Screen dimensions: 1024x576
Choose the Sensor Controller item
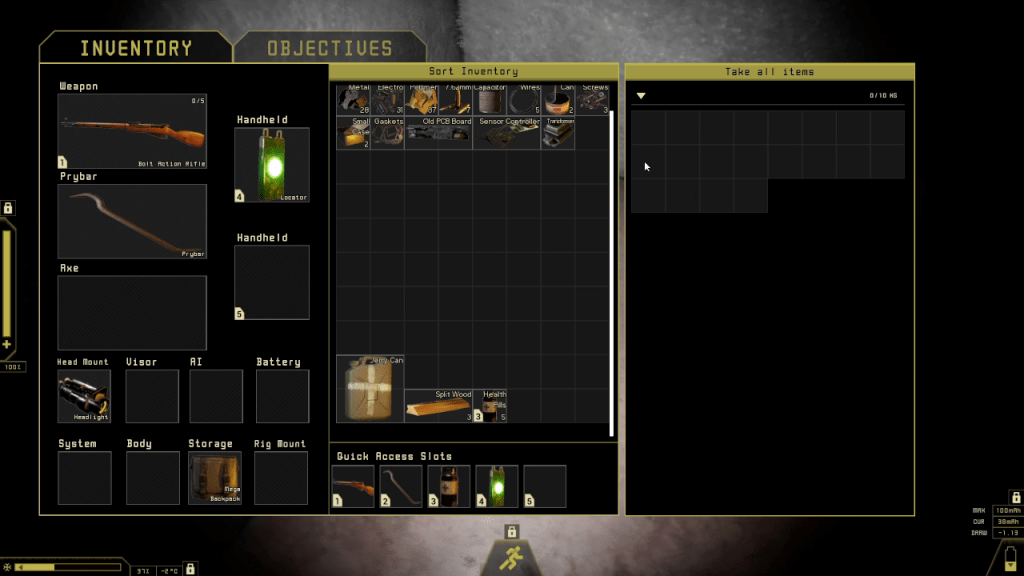tap(506, 133)
